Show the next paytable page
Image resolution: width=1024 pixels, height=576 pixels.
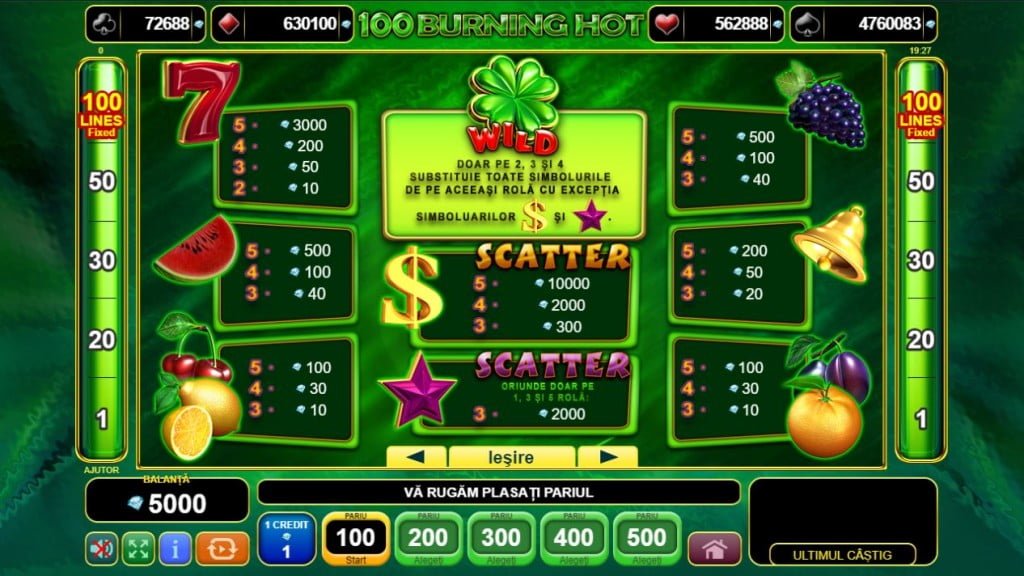607,457
